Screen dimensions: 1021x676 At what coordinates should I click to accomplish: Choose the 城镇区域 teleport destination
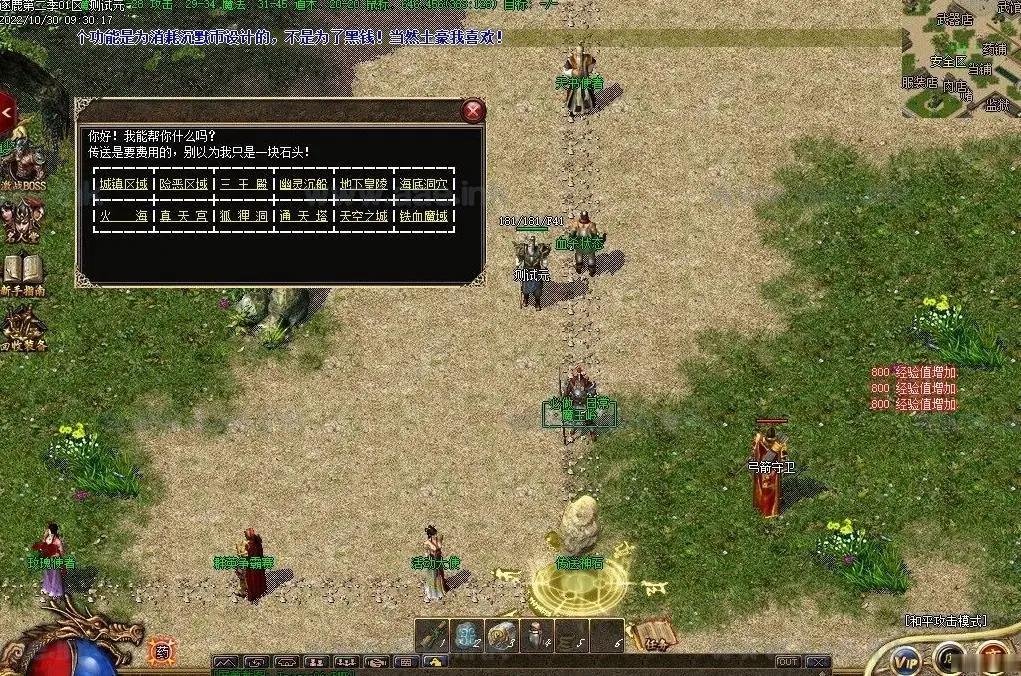point(123,184)
